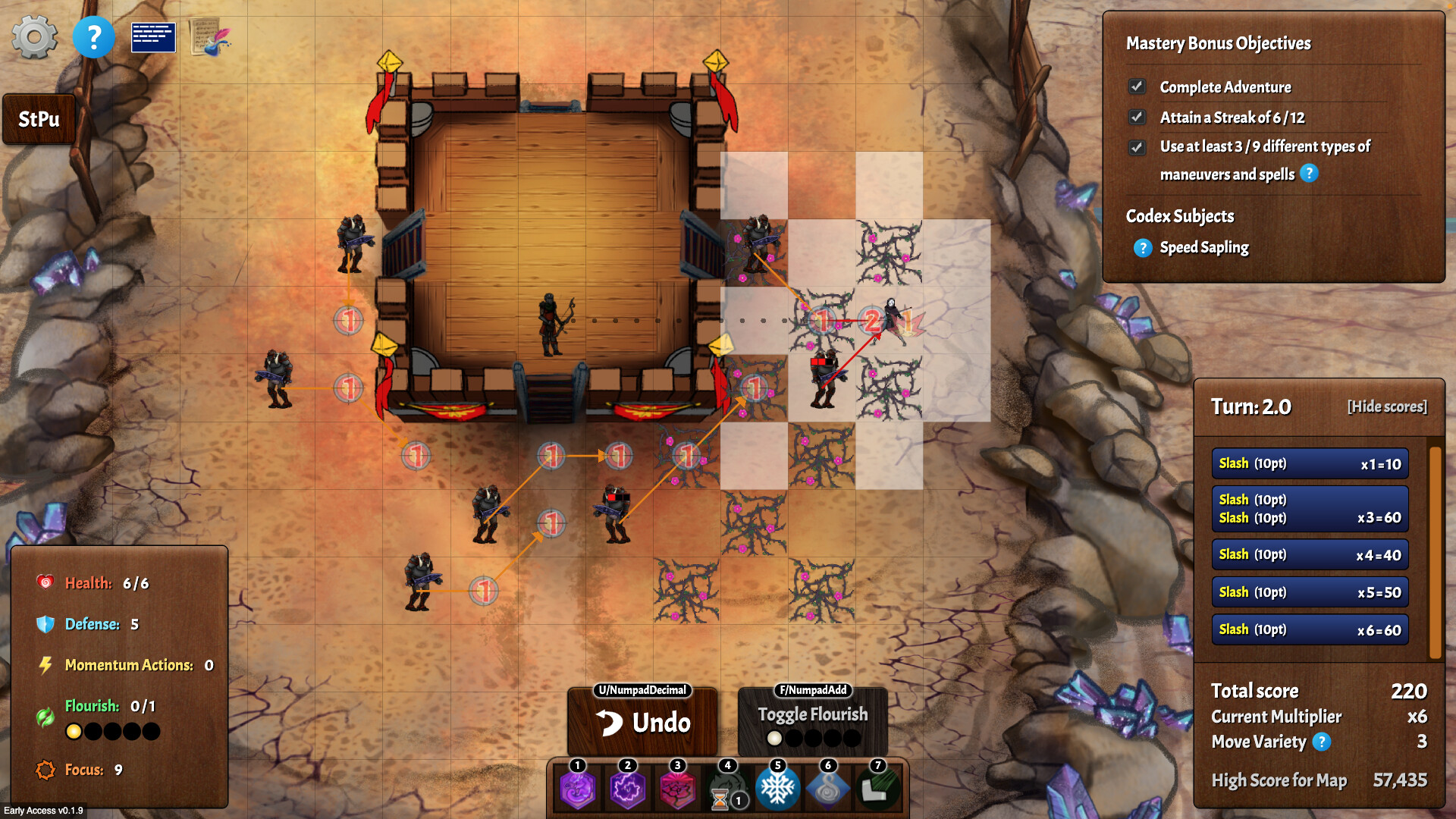Select the Slash x6=60 score entry
The width and height of the screenshot is (1456, 819).
point(1309,629)
